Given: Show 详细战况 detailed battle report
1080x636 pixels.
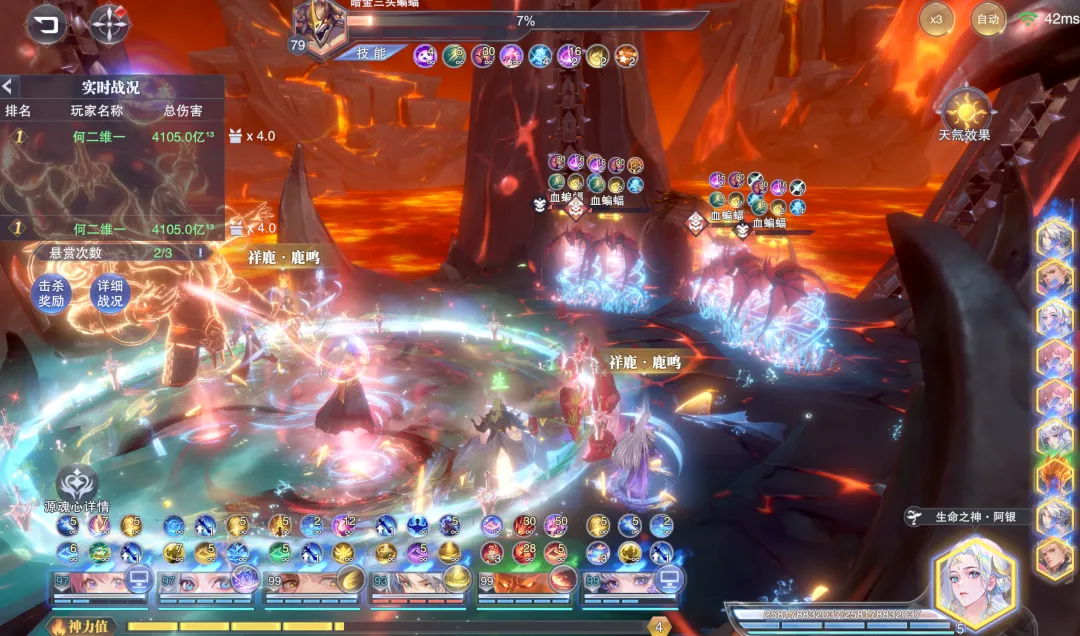Looking at the screenshot, I should pos(109,293).
